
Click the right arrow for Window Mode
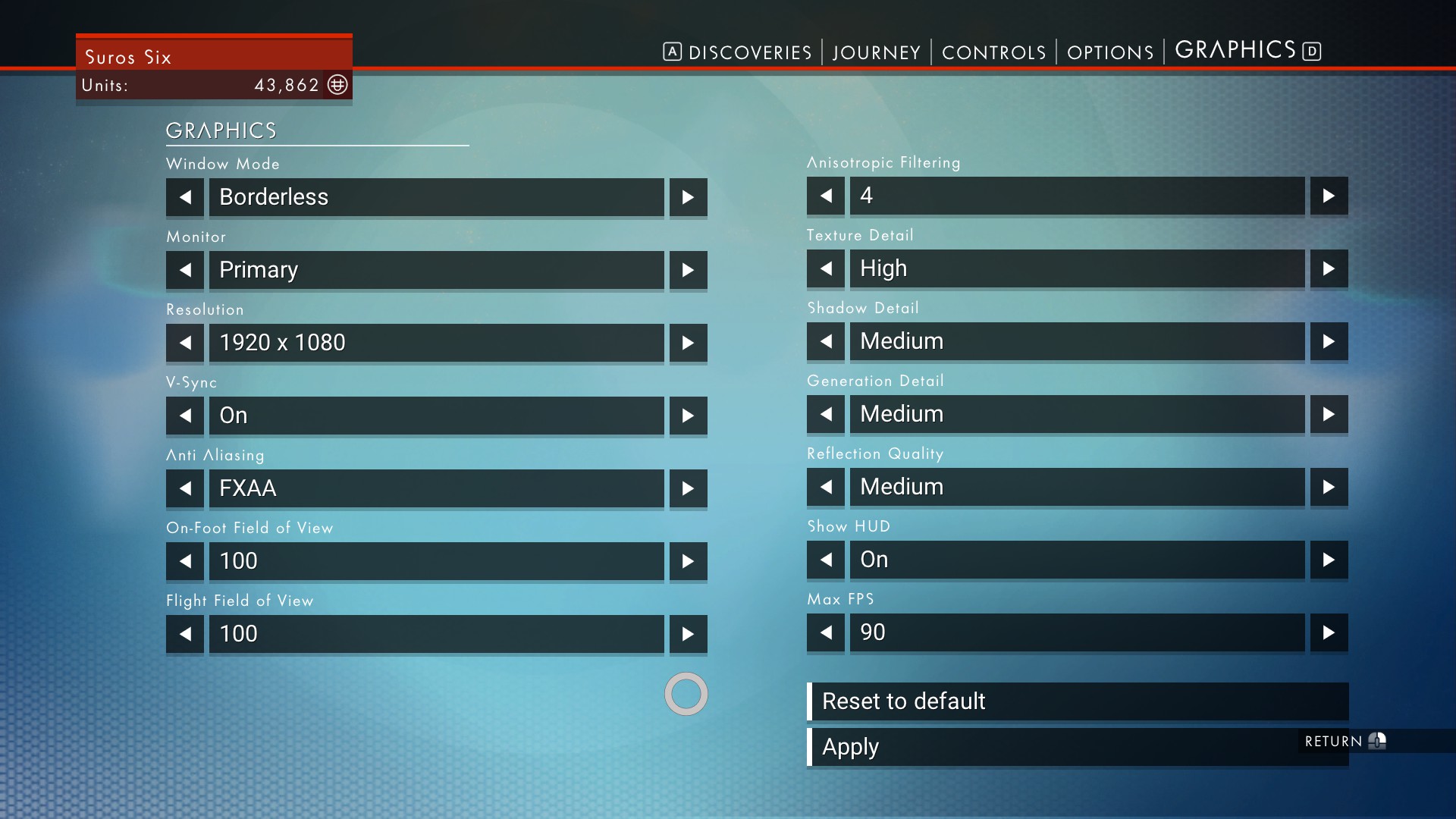688,197
